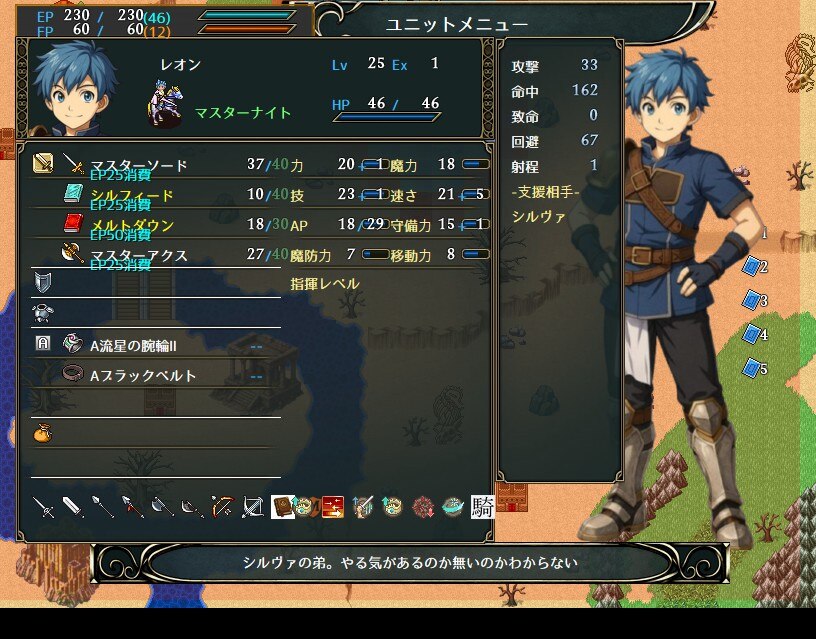The height and width of the screenshot is (639, 816).
Task: Select the blue card numbered 3
Action: [x=752, y=300]
